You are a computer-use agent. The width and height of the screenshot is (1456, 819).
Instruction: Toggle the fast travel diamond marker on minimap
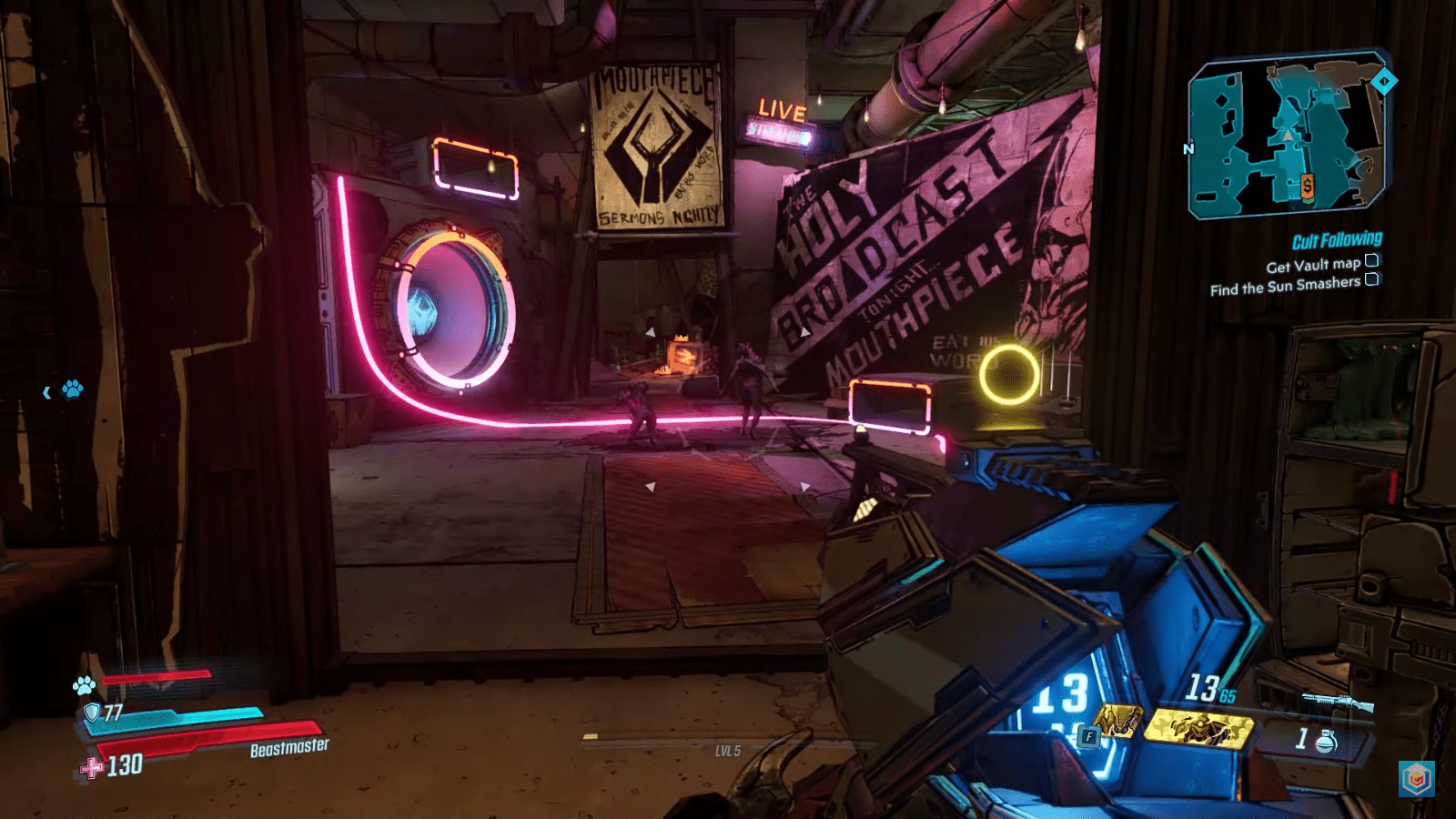tap(1384, 82)
